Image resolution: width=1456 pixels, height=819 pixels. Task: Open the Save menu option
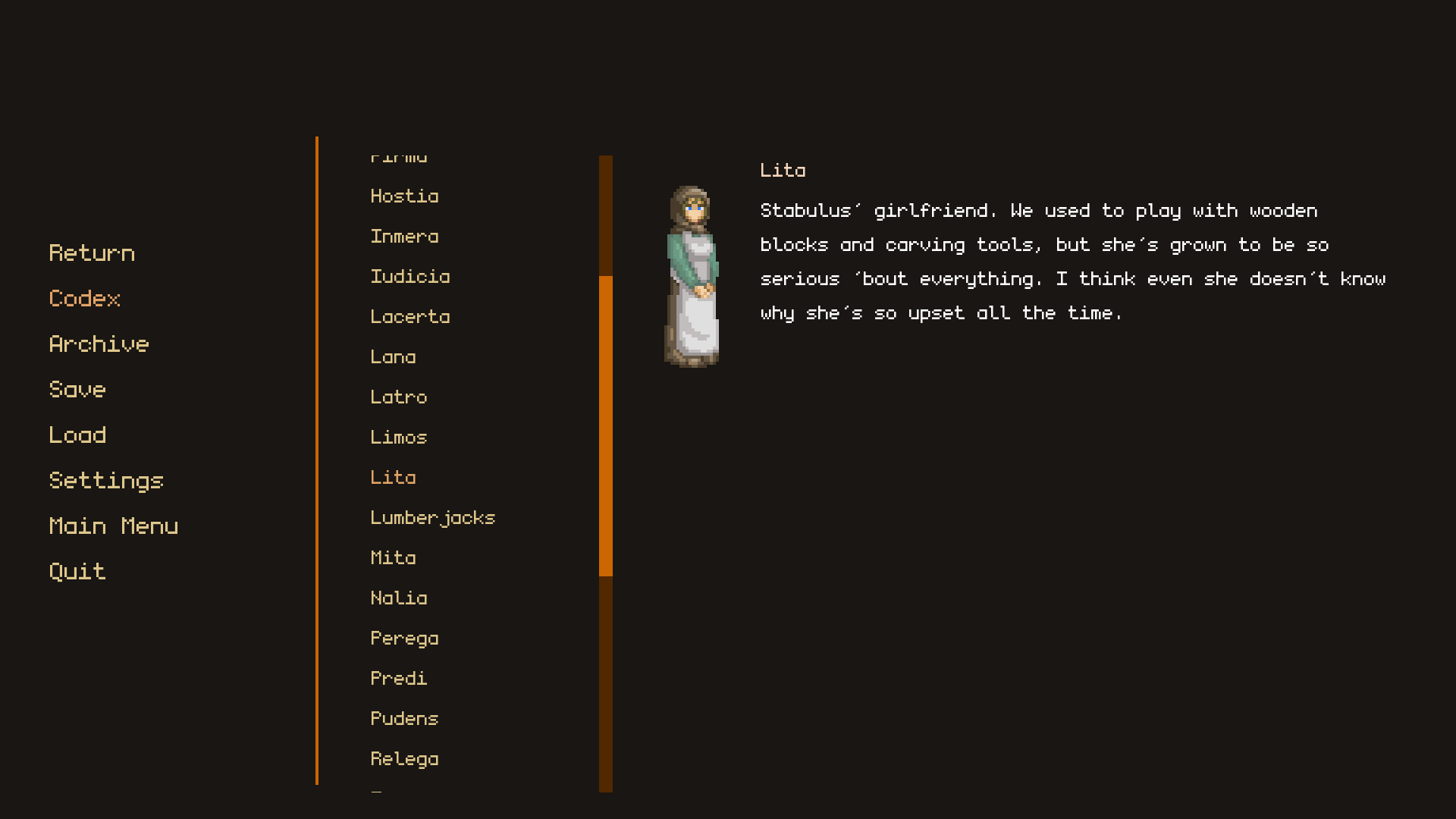77,390
